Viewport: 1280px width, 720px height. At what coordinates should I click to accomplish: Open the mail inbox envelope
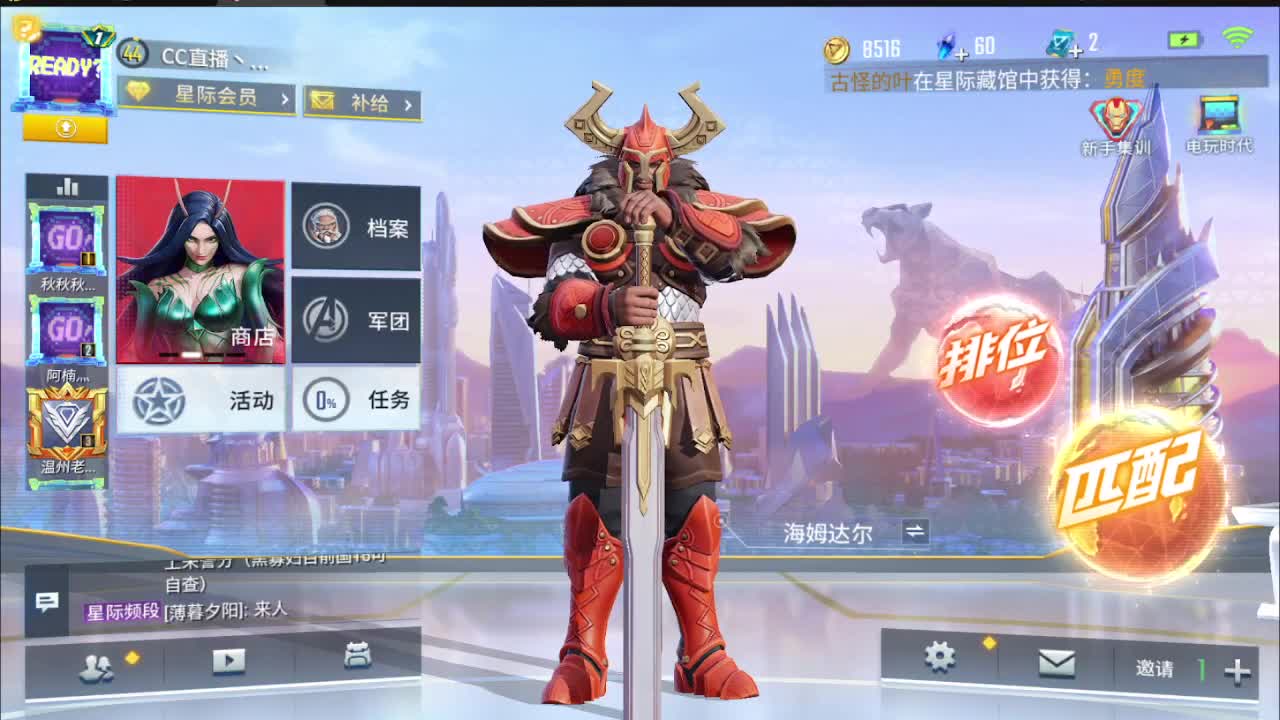tap(1057, 662)
